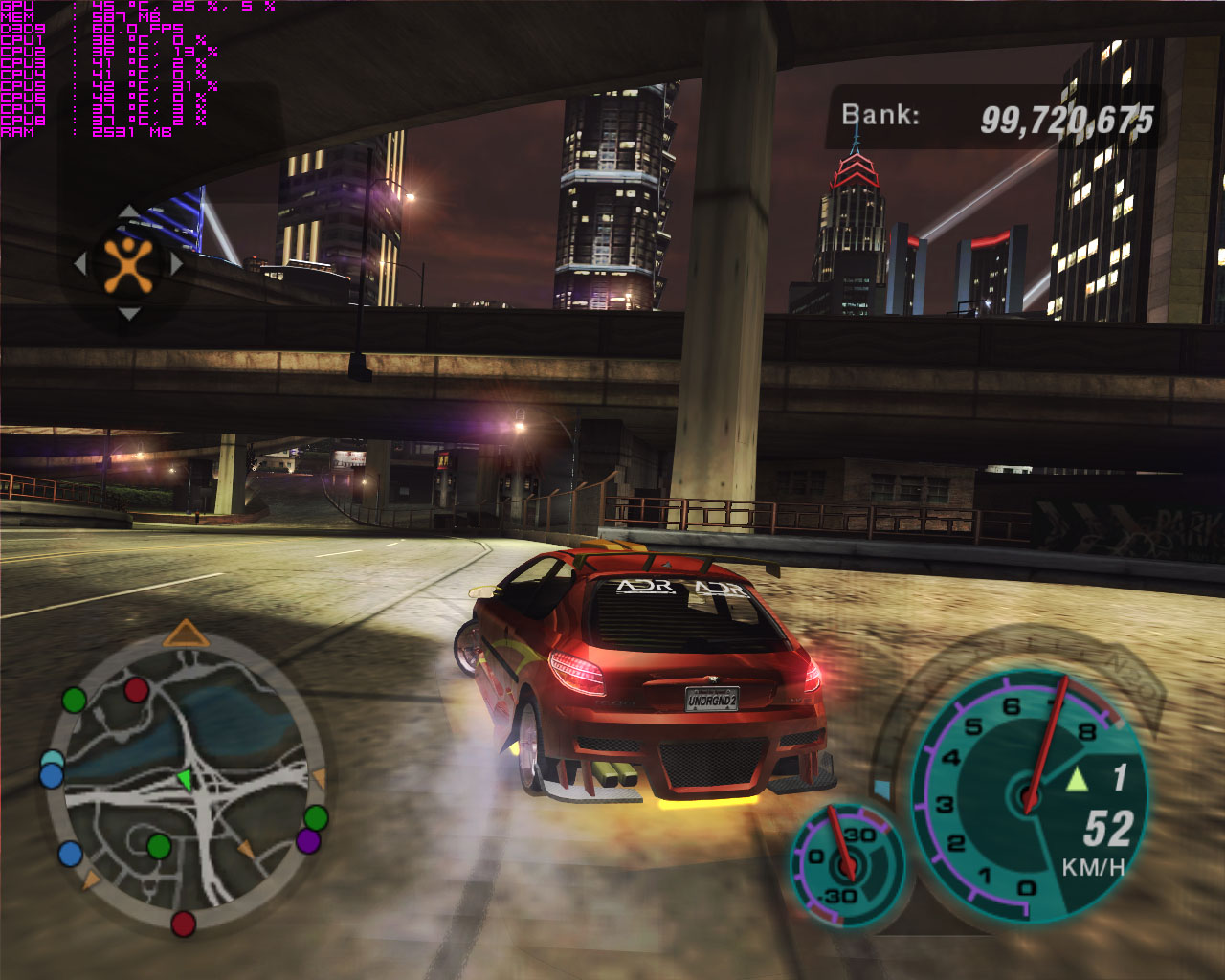This screenshot has width=1225, height=980.
Task: Click the purple marker on the minimap rim
Action: point(308,841)
